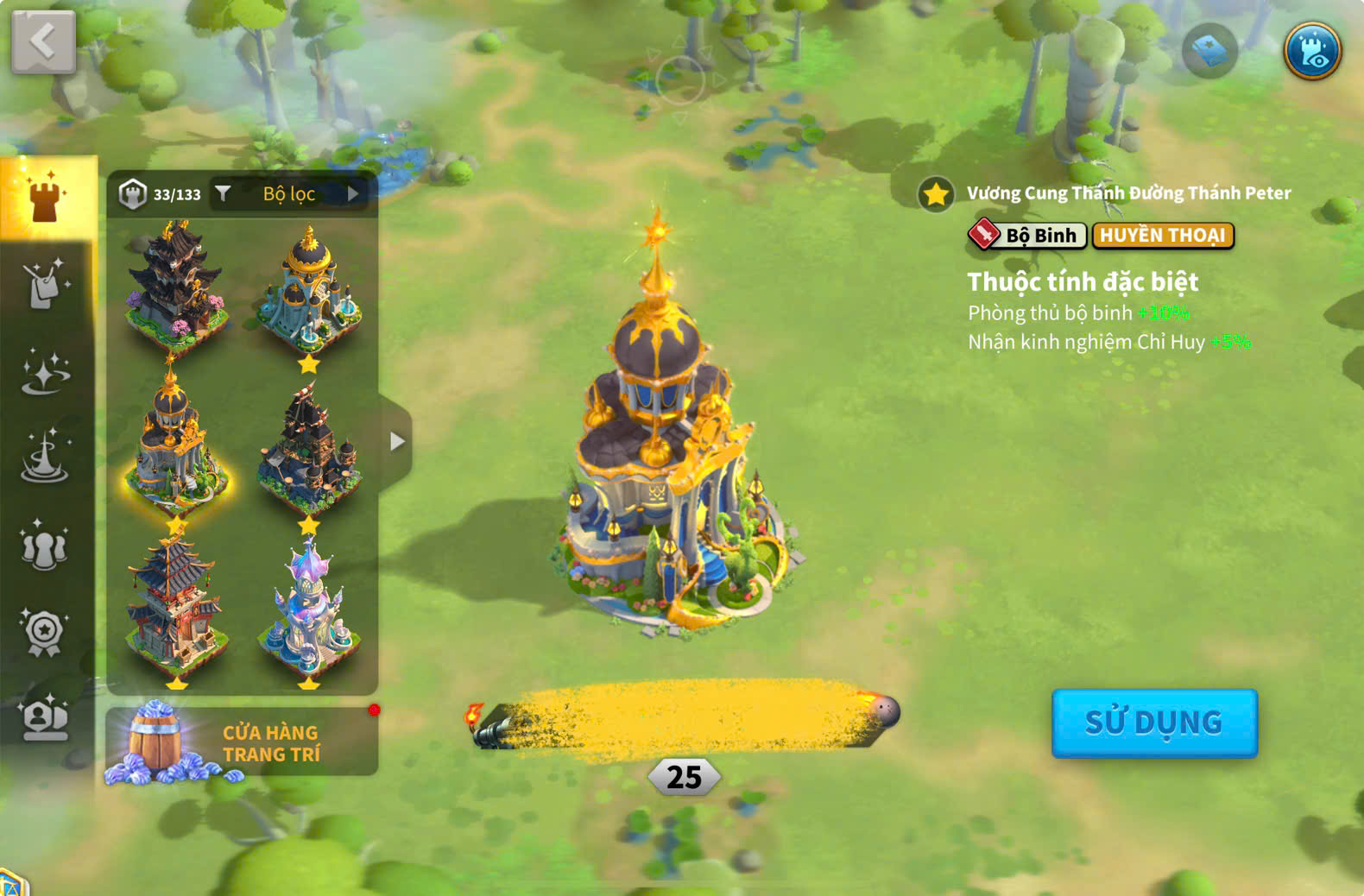
Task: Apply the skin with the SỬ DỤNG button
Action: [x=1154, y=722]
